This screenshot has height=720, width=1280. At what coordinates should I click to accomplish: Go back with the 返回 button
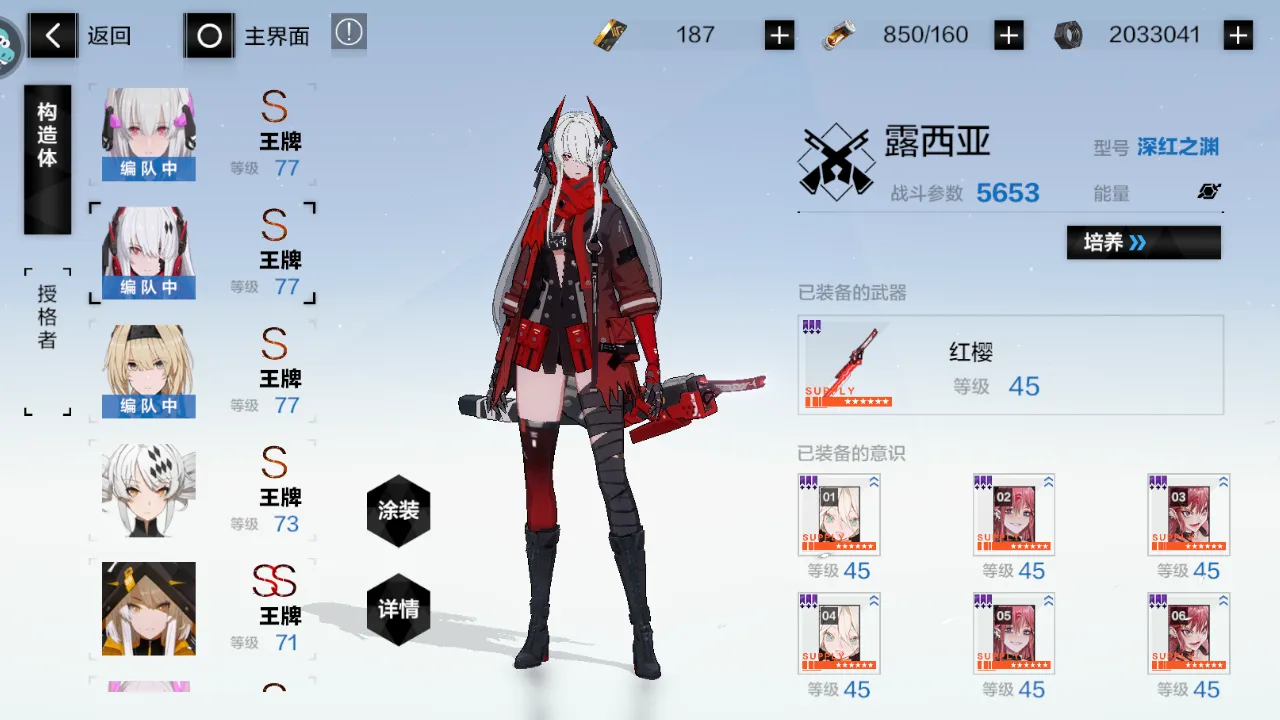tap(80, 37)
